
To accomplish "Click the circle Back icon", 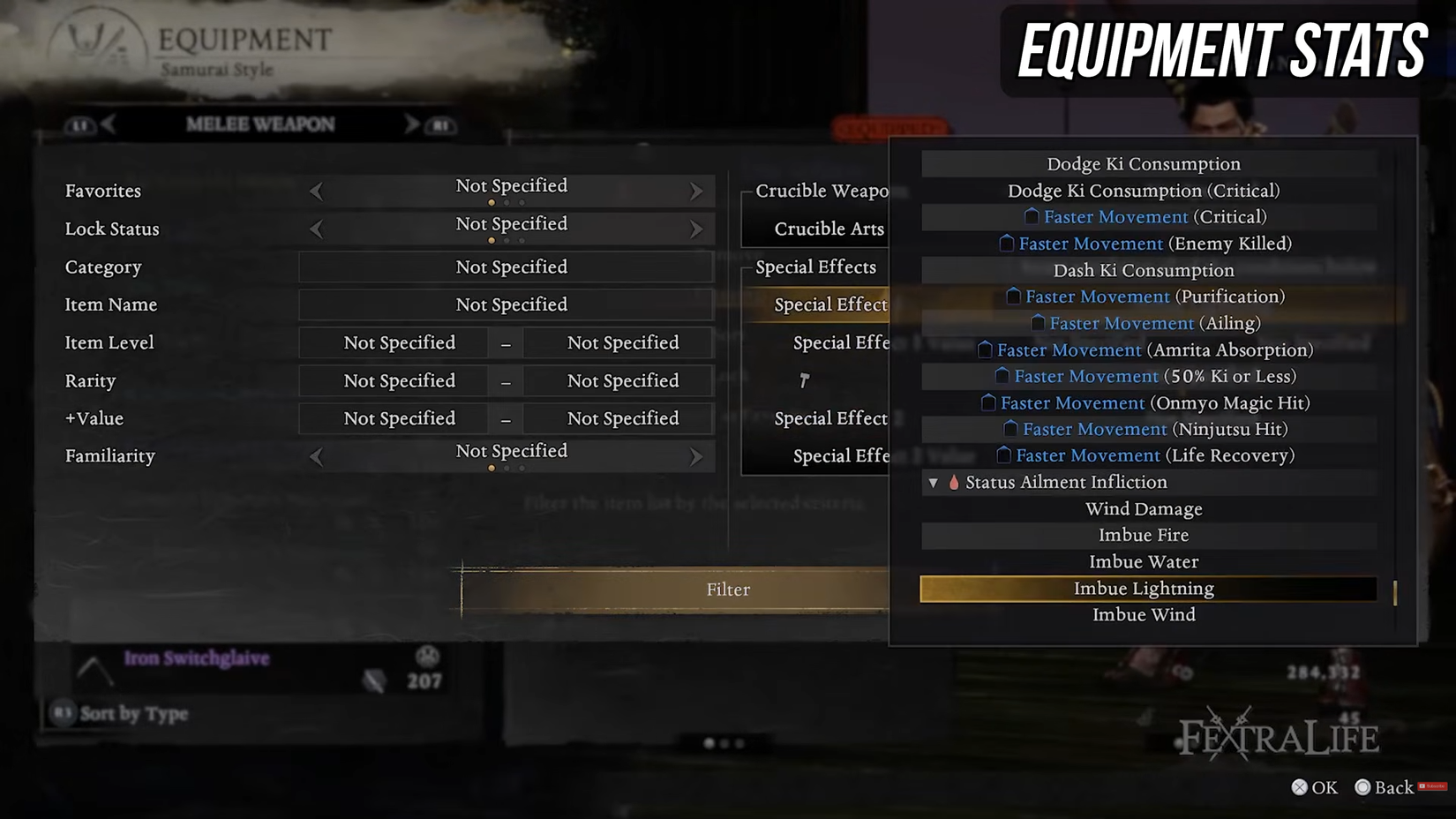I will click(1362, 787).
